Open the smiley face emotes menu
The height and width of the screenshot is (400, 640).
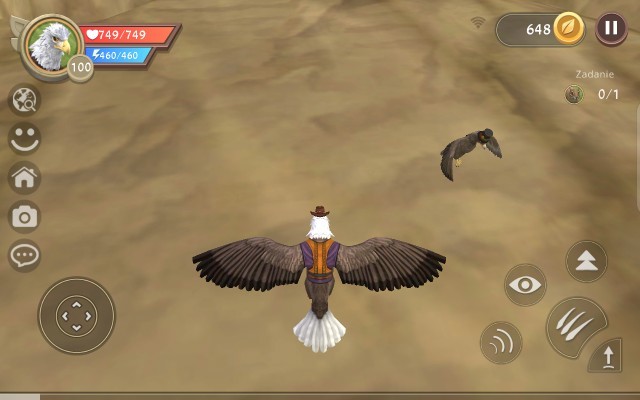(x=24, y=138)
